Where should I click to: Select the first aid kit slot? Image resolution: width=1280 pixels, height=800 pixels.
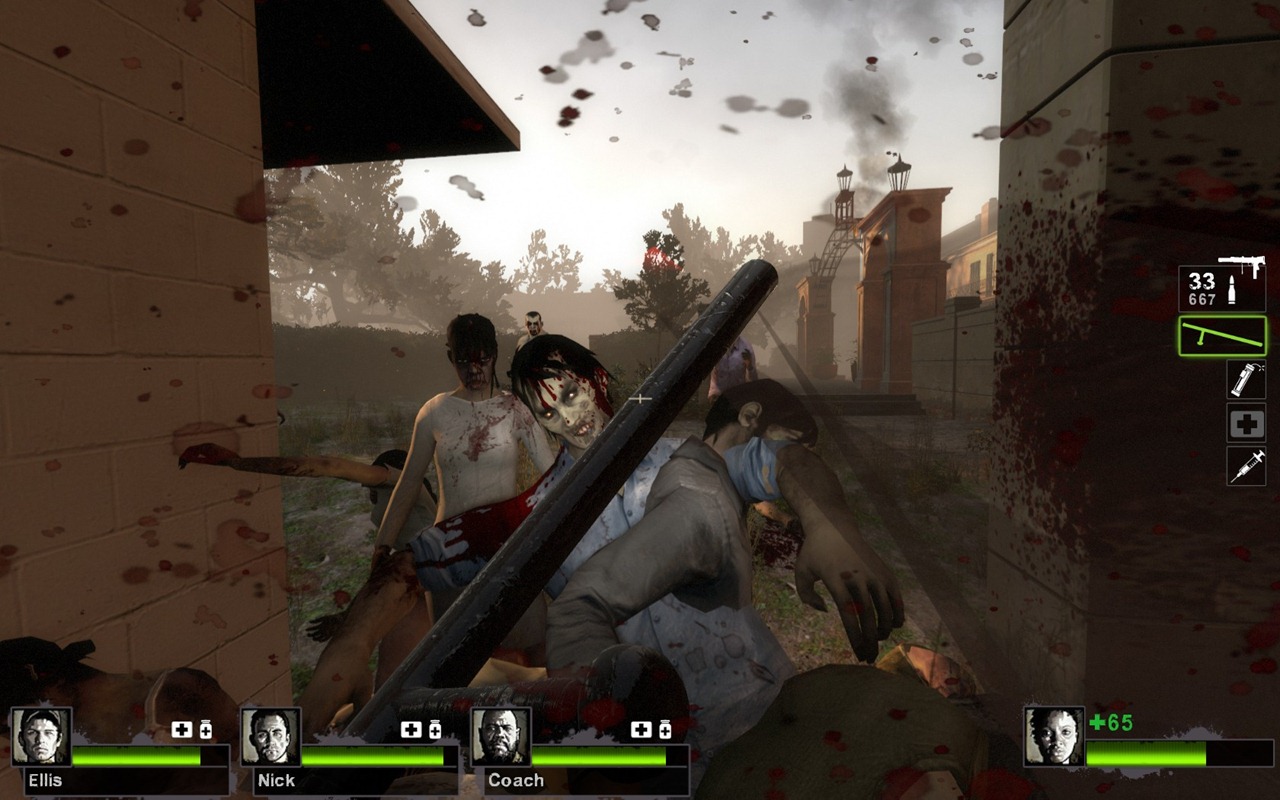click(x=1246, y=423)
